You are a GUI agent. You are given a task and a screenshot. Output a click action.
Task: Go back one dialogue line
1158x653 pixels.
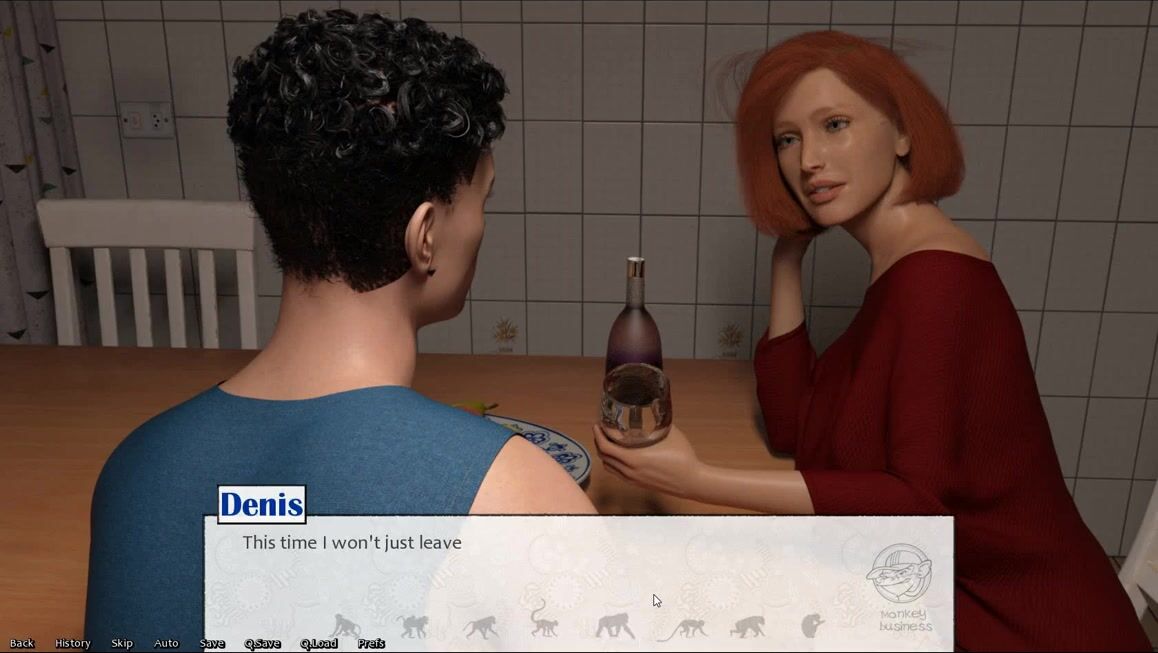22,643
